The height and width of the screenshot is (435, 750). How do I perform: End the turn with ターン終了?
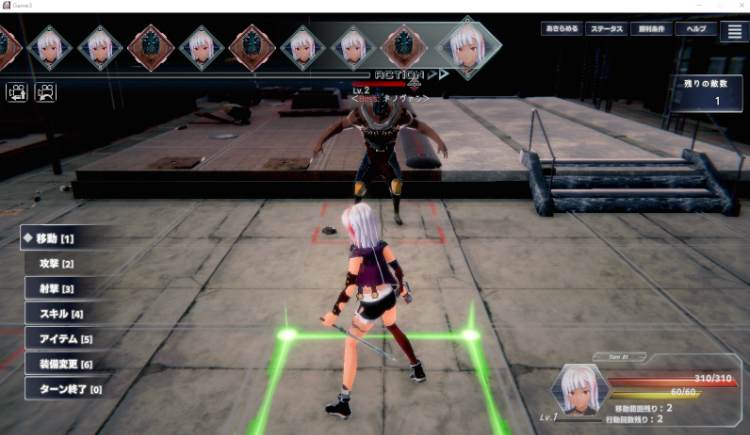[x=62, y=389]
